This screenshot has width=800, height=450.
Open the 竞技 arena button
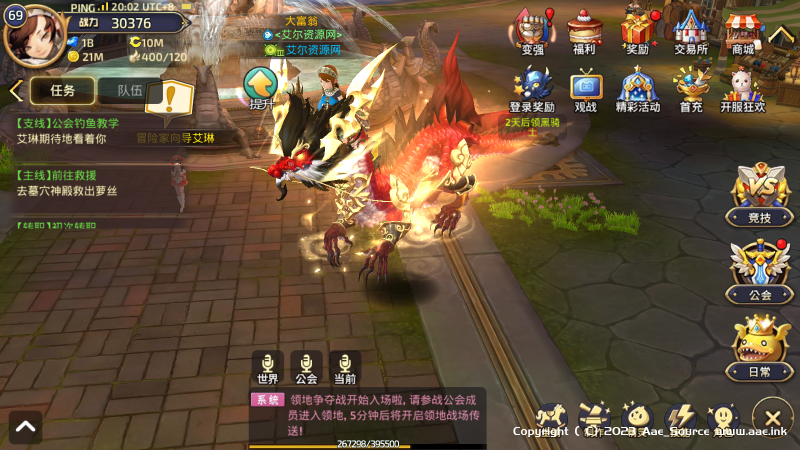point(760,195)
